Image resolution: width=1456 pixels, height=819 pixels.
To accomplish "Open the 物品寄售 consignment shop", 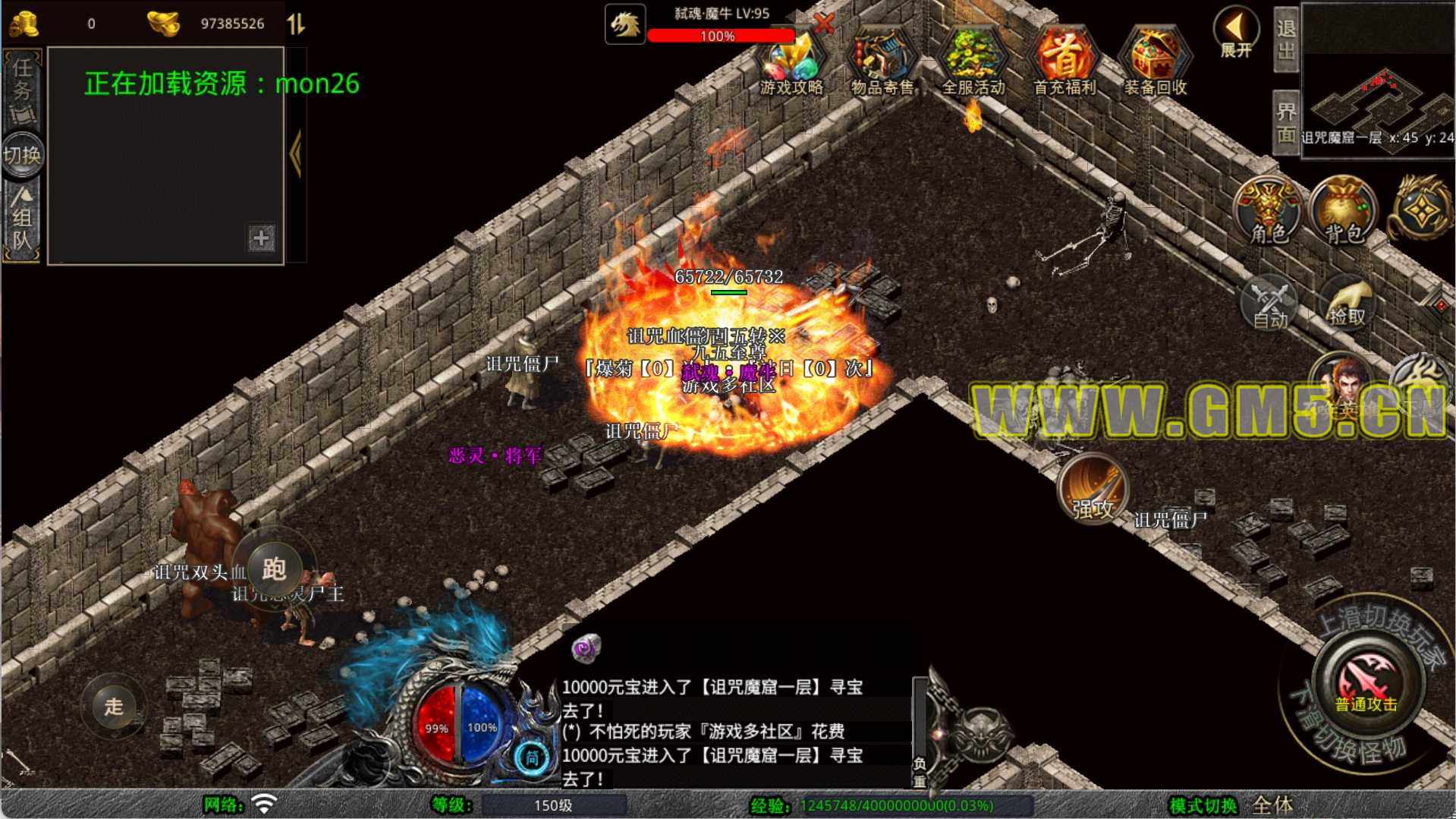I will [x=882, y=62].
